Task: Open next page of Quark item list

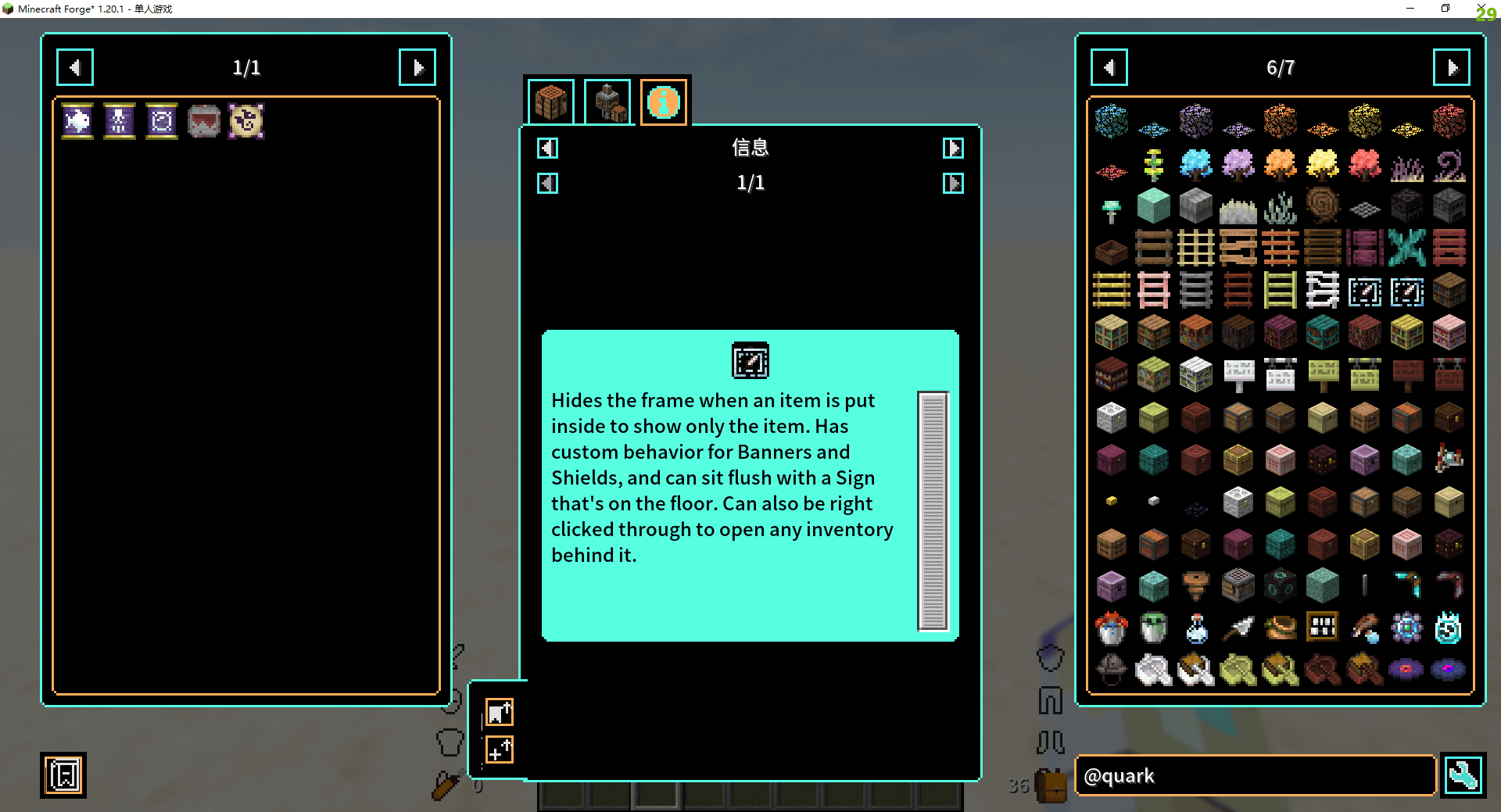Action: pyautogui.click(x=1451, y=68)
